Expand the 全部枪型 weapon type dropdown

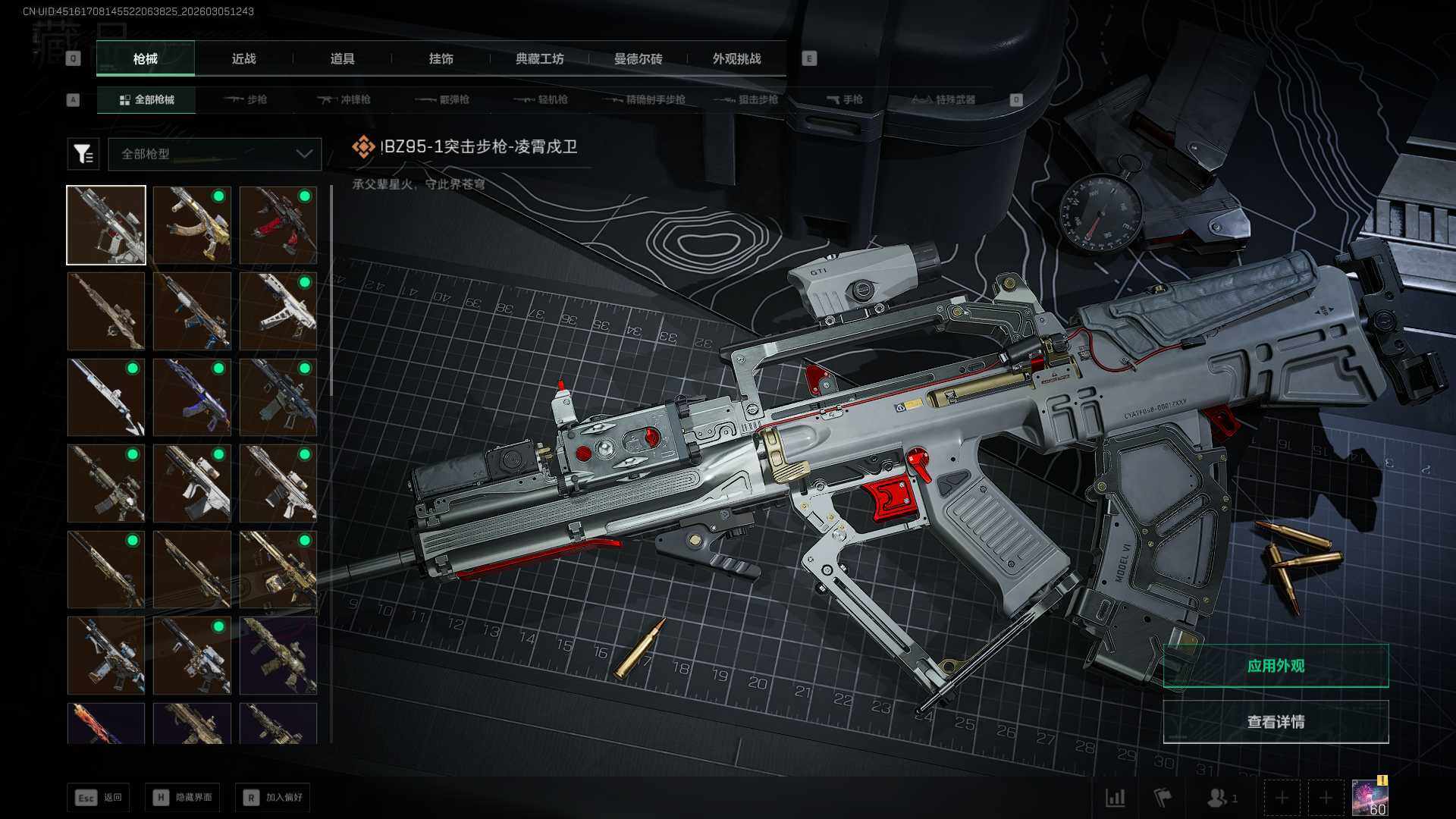click(215, 154)
